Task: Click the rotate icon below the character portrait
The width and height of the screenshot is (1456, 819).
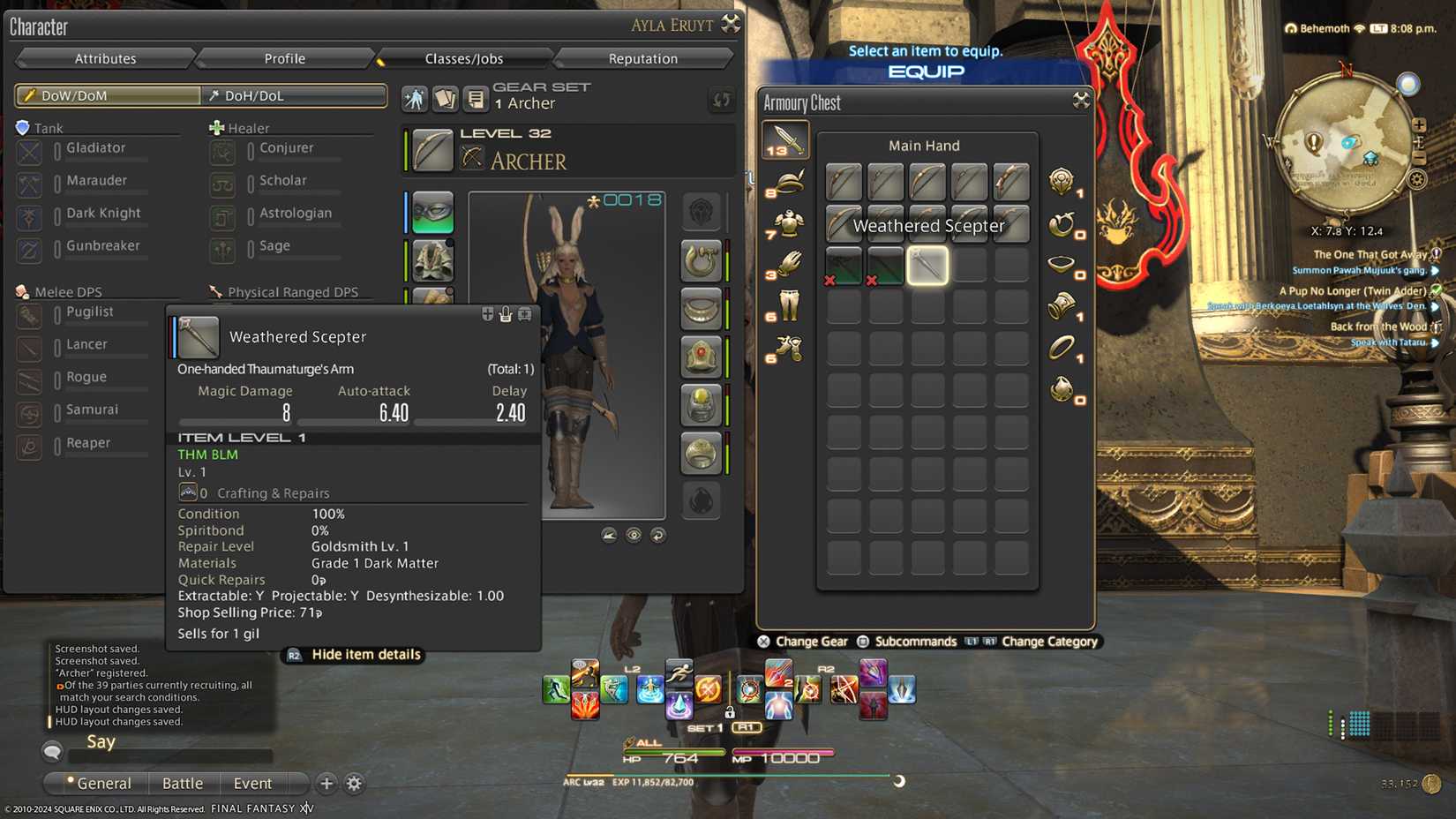Action: [x=658, y=536]
